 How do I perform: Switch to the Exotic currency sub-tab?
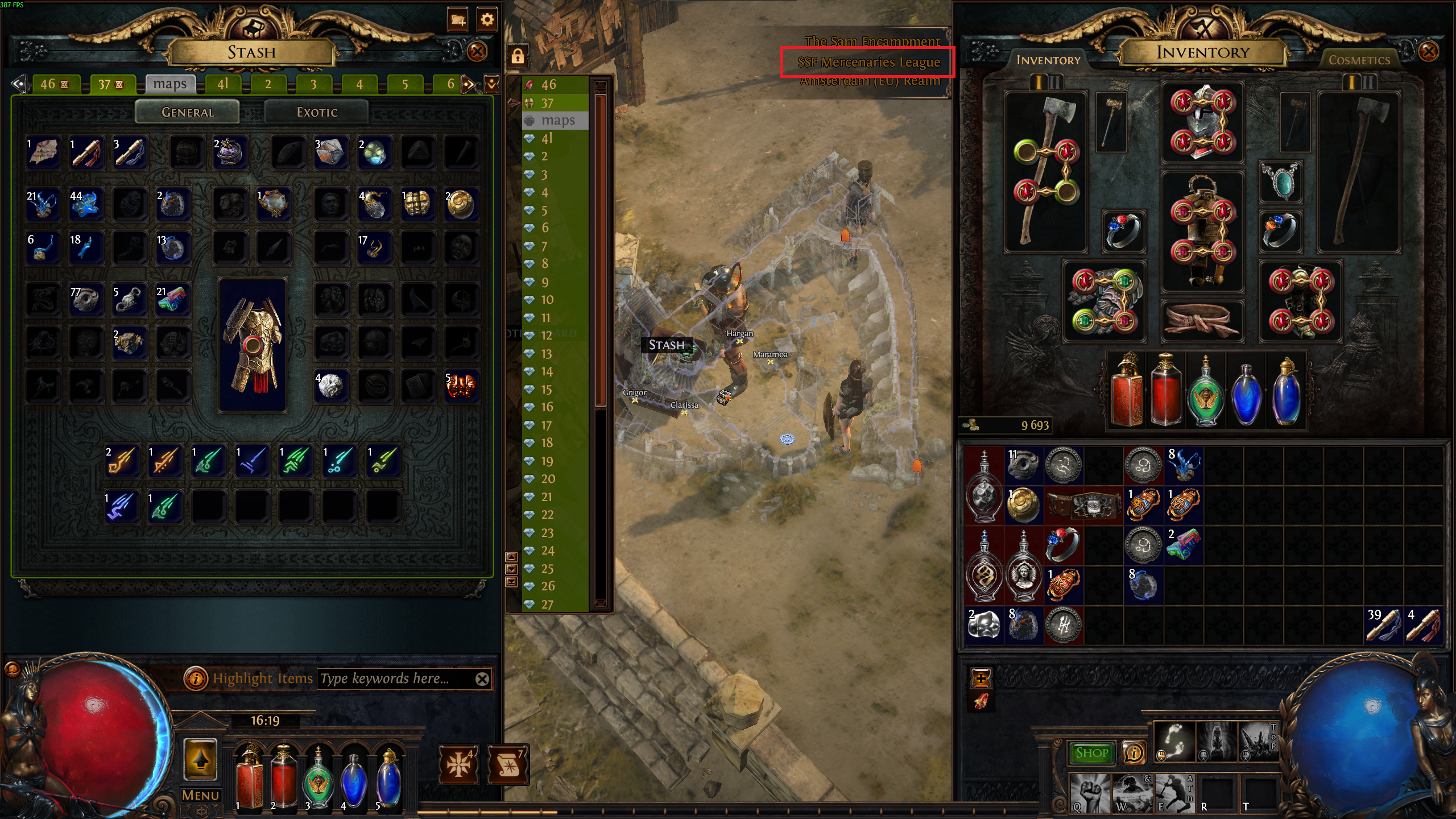317,112
